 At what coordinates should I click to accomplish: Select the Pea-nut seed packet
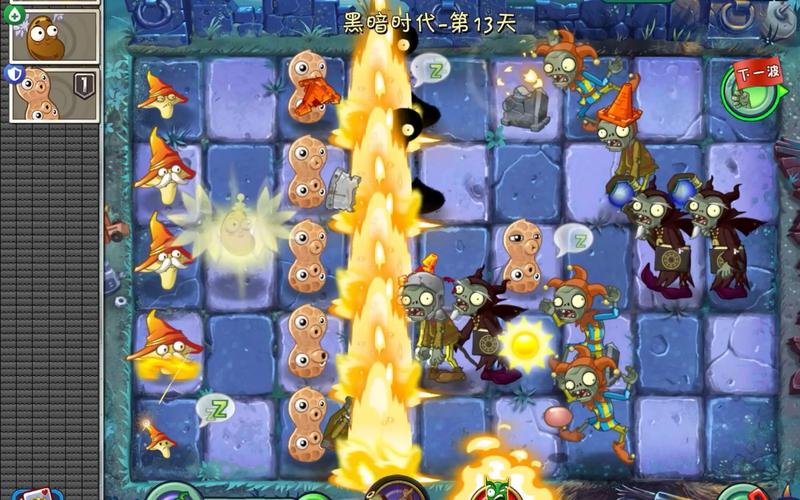[x=53, y=94]
